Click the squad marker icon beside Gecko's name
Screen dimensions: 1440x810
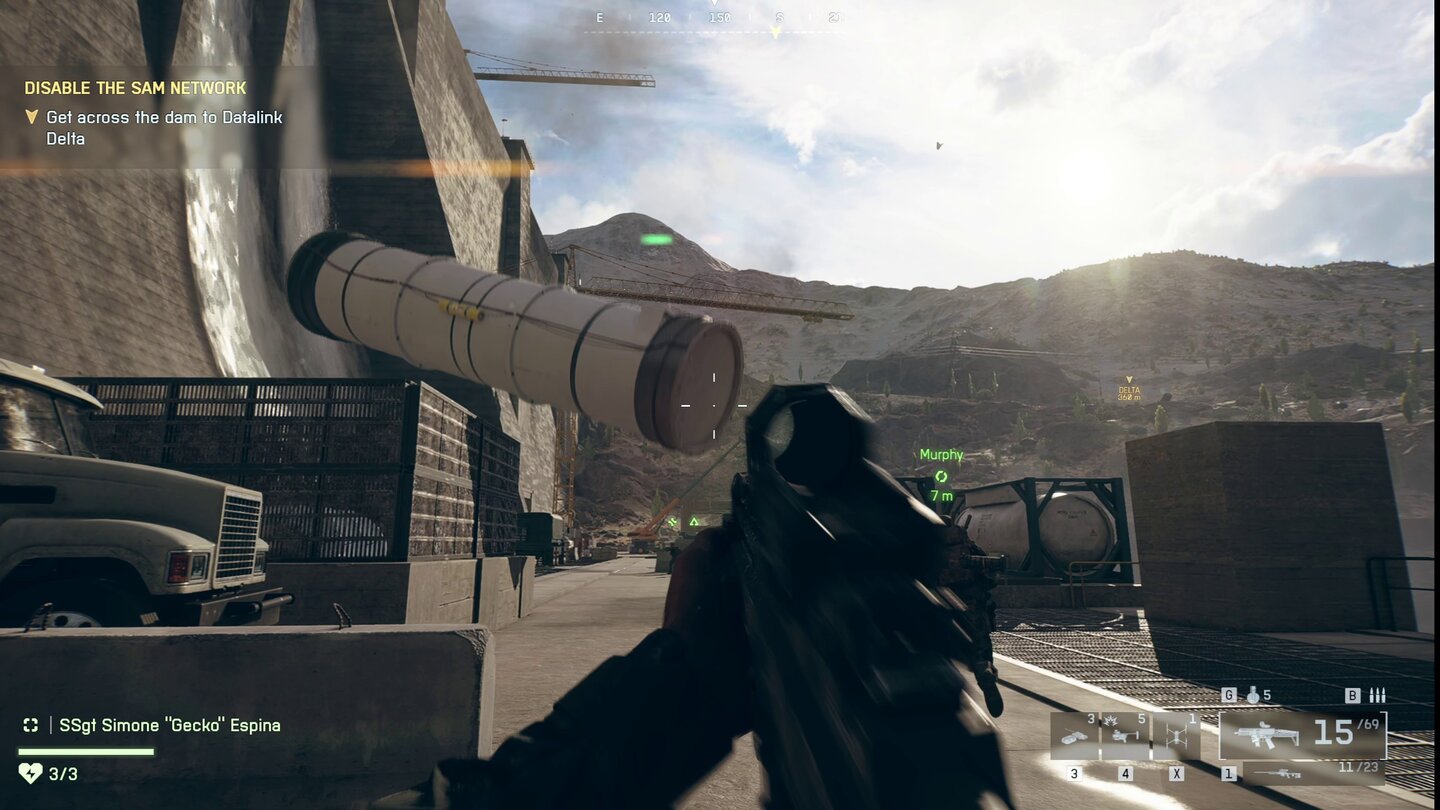pos(31,725)
